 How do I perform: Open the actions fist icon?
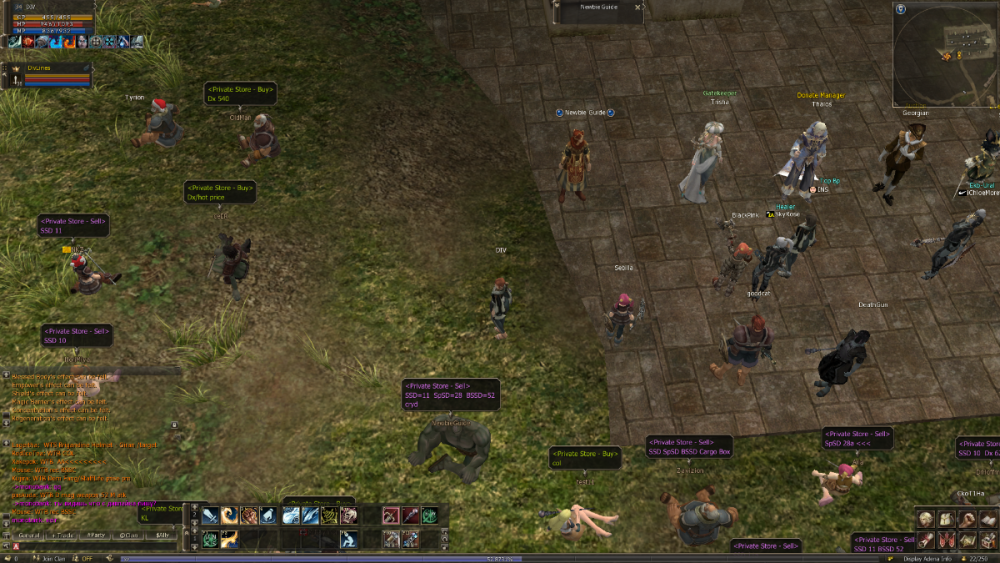[966, 519]
